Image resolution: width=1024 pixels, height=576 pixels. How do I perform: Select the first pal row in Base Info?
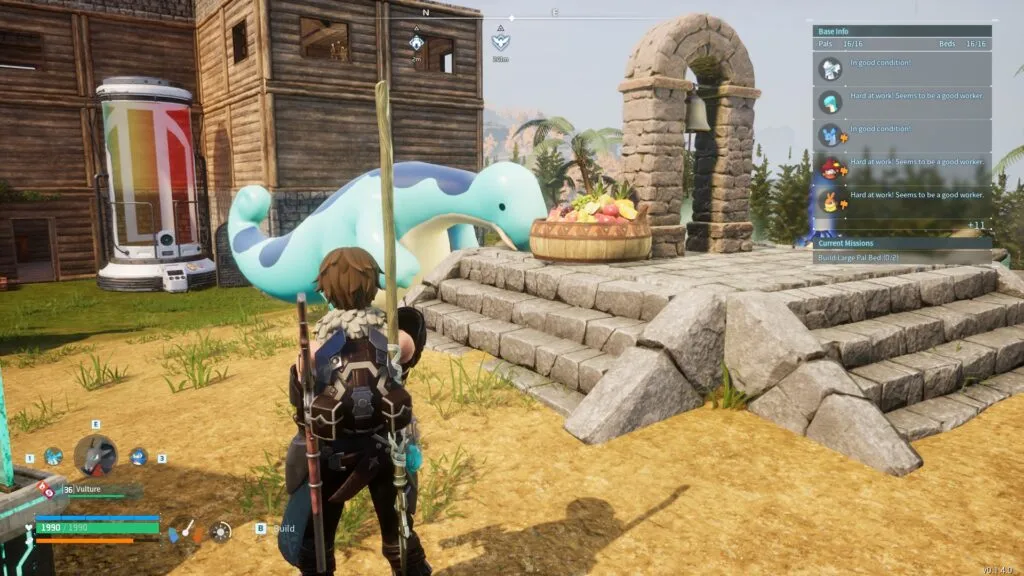(x=902, y=69)
